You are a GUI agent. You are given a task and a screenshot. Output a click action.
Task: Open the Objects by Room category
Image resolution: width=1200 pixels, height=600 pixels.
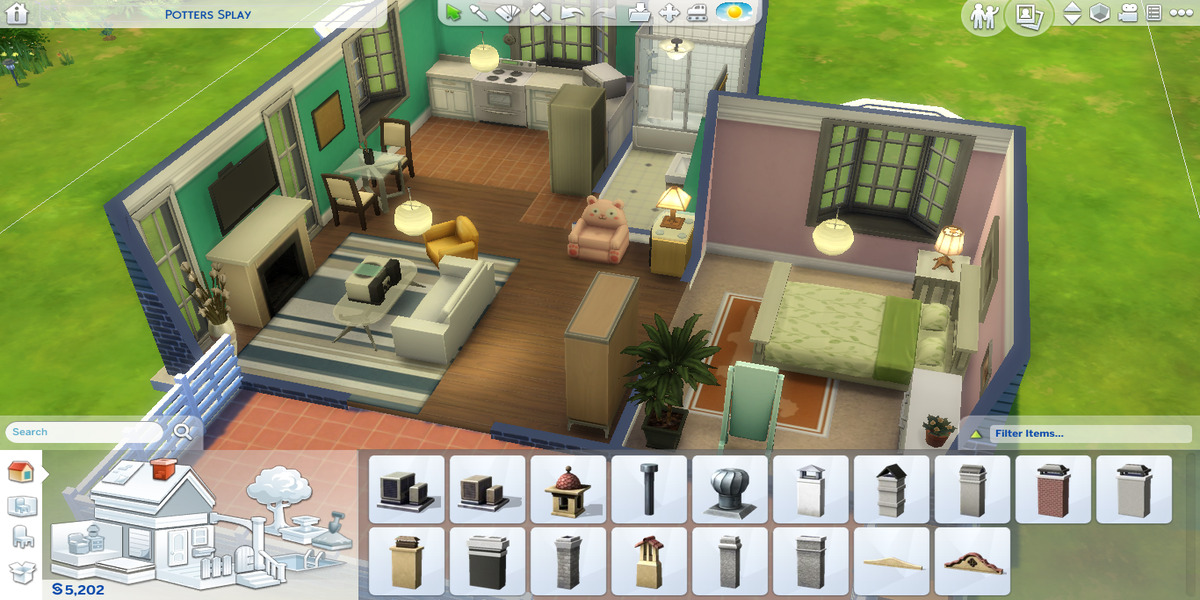(21, 506)
